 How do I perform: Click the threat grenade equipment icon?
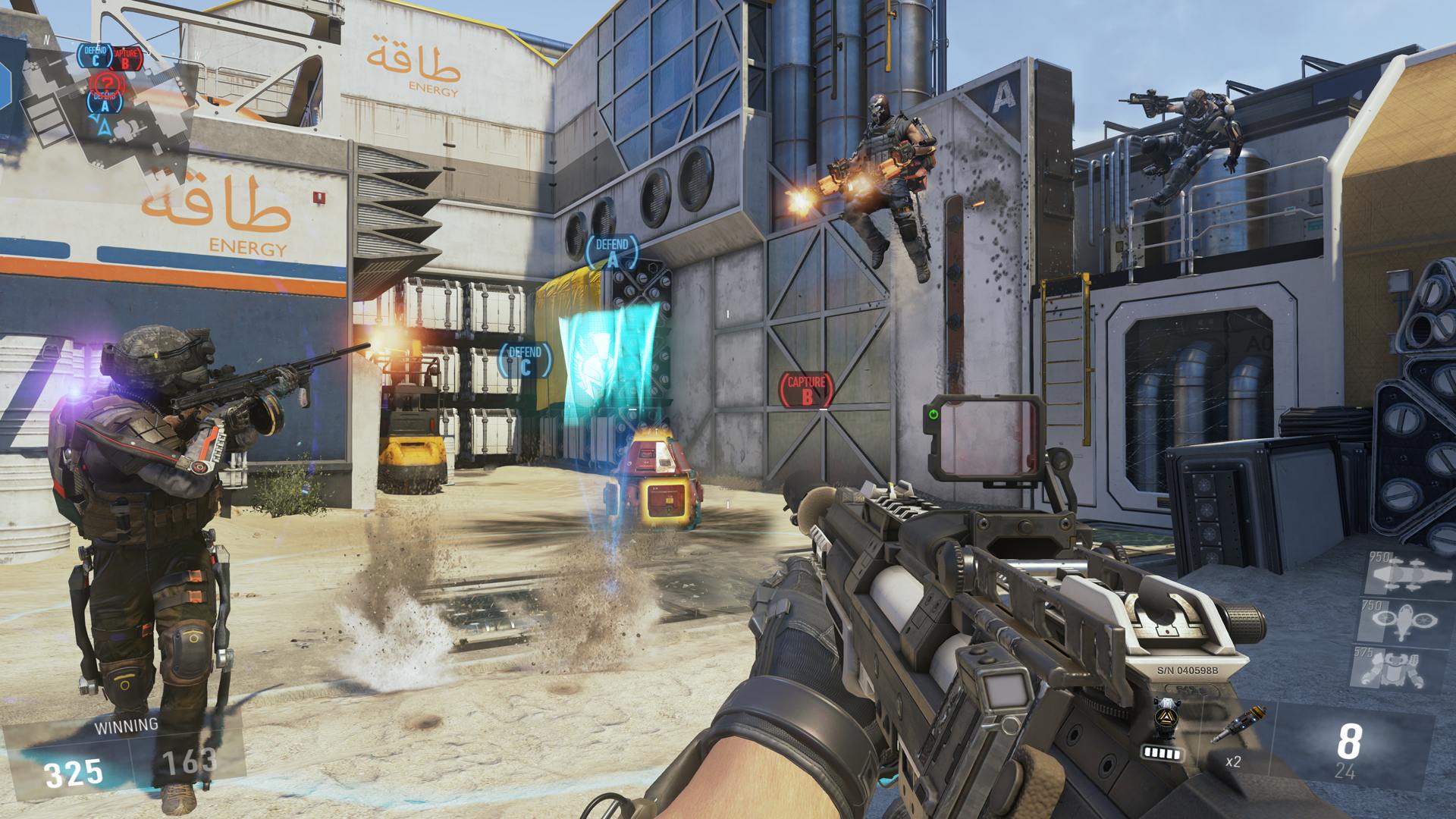pos(1166,717)
